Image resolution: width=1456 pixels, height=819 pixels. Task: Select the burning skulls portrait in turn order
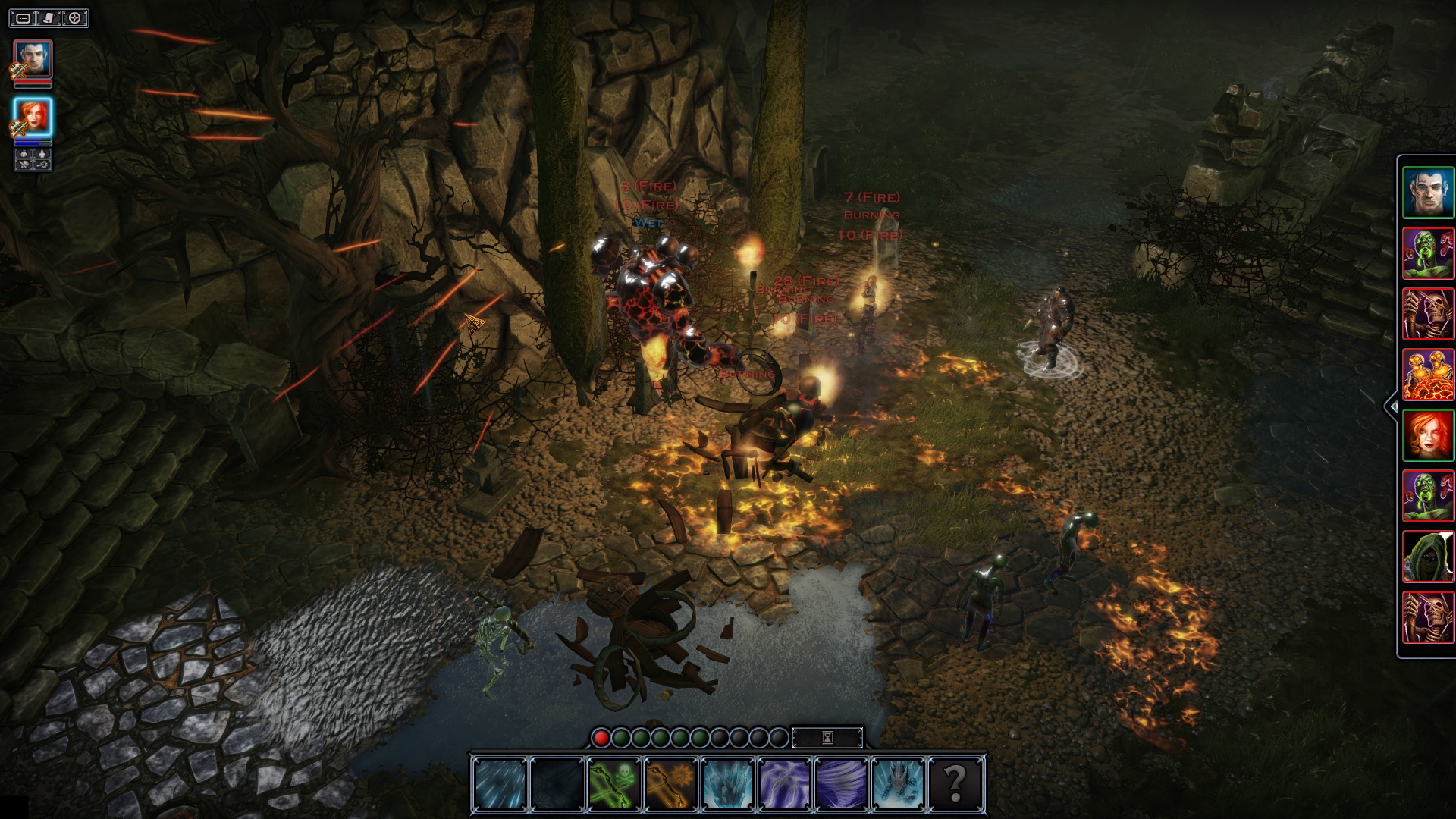(1428, 375)
